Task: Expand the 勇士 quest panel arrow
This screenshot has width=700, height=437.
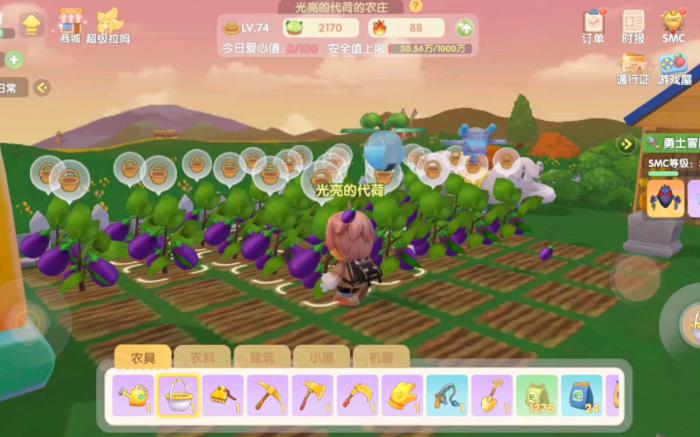Action: (x=627, y=144)
